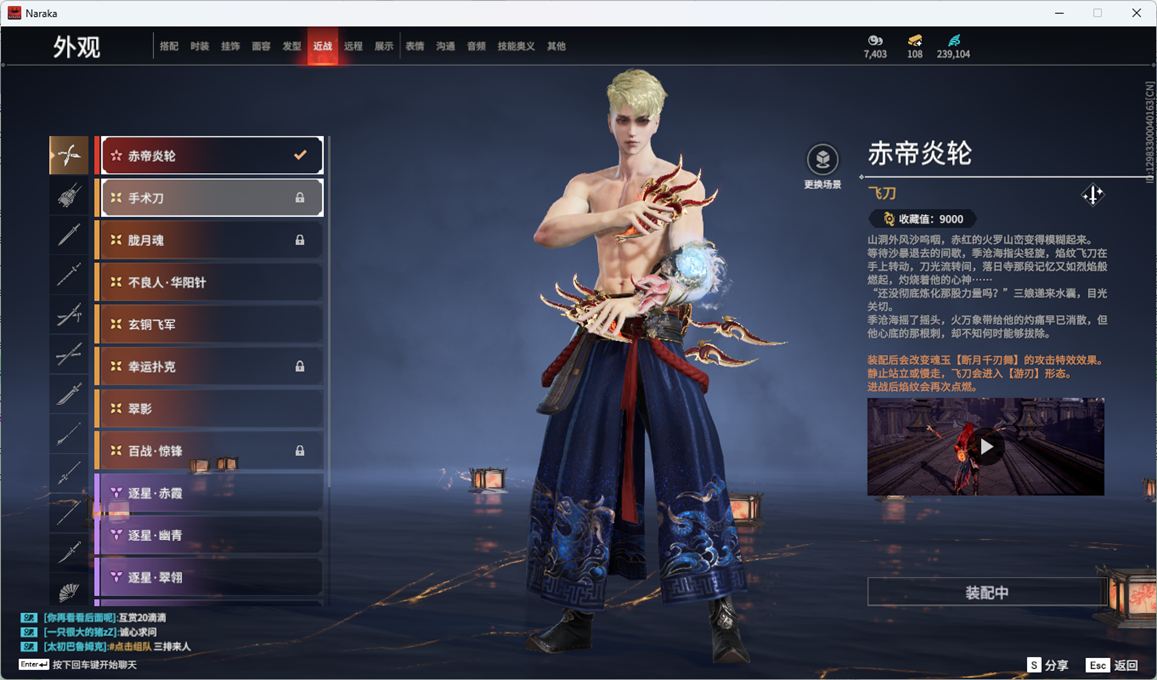Click the 分享 share button
1157x680 pixels.
1048,665
